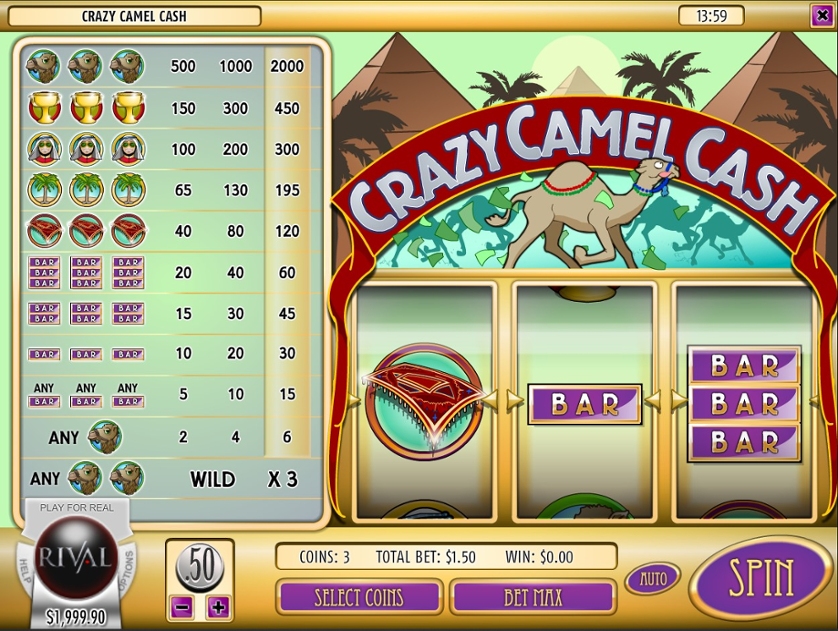Image resolution: width=838 pixels, height=631 pixels.
Task: Click Play For Real above Rival logo
Action: pyautogui.click(x=77, y=508)
